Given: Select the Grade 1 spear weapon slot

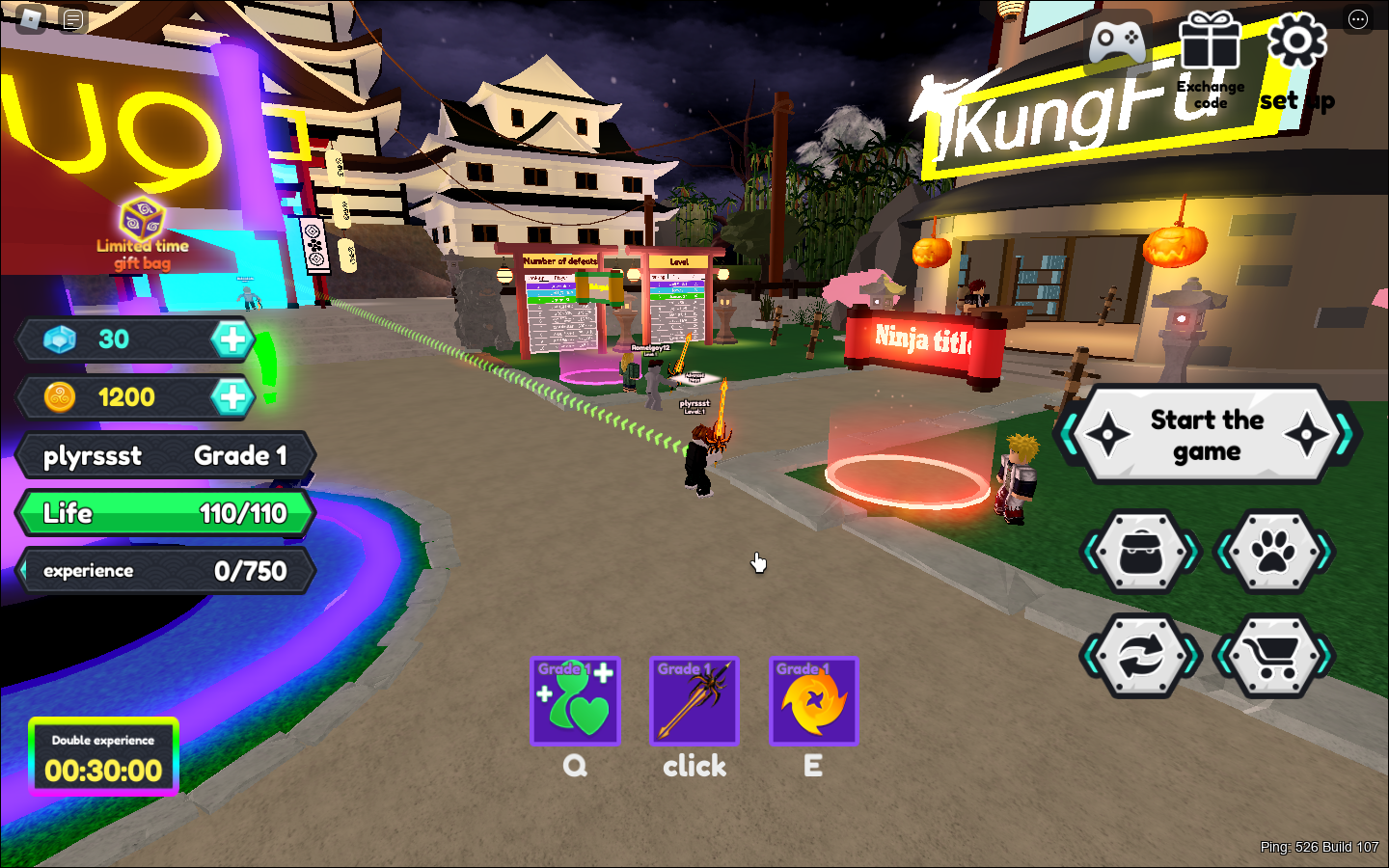Looking at the screenshot, I should [x=694, y=701].
